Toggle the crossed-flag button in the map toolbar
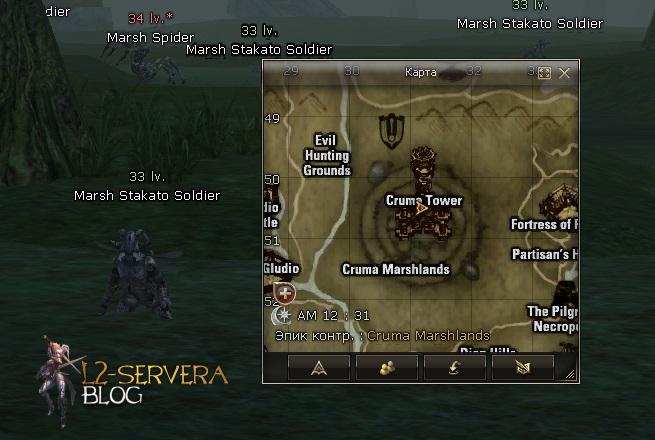This screenshot has width=655, height=440. 522,369
